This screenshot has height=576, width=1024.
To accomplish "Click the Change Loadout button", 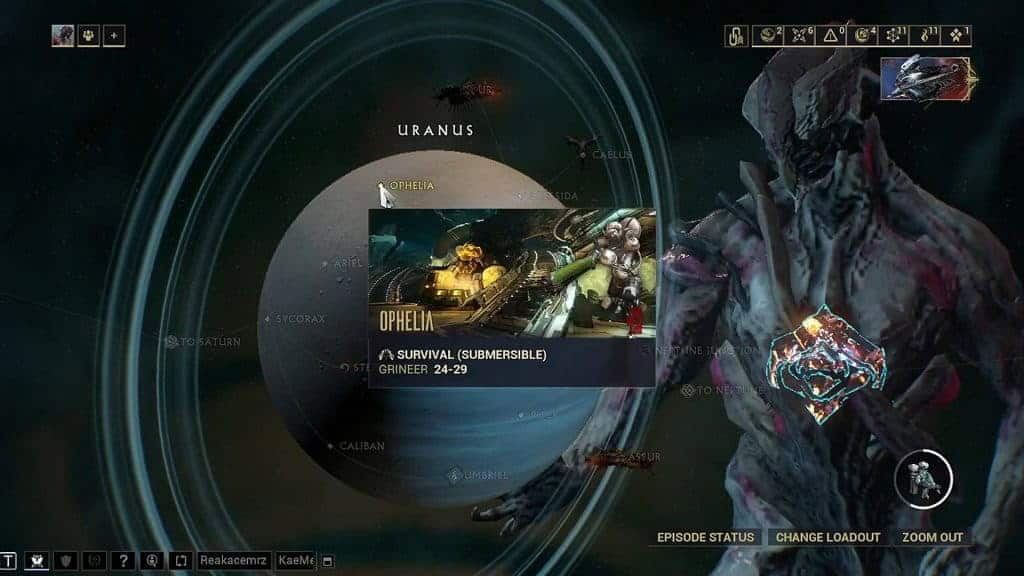I will (x=828, y=538).
